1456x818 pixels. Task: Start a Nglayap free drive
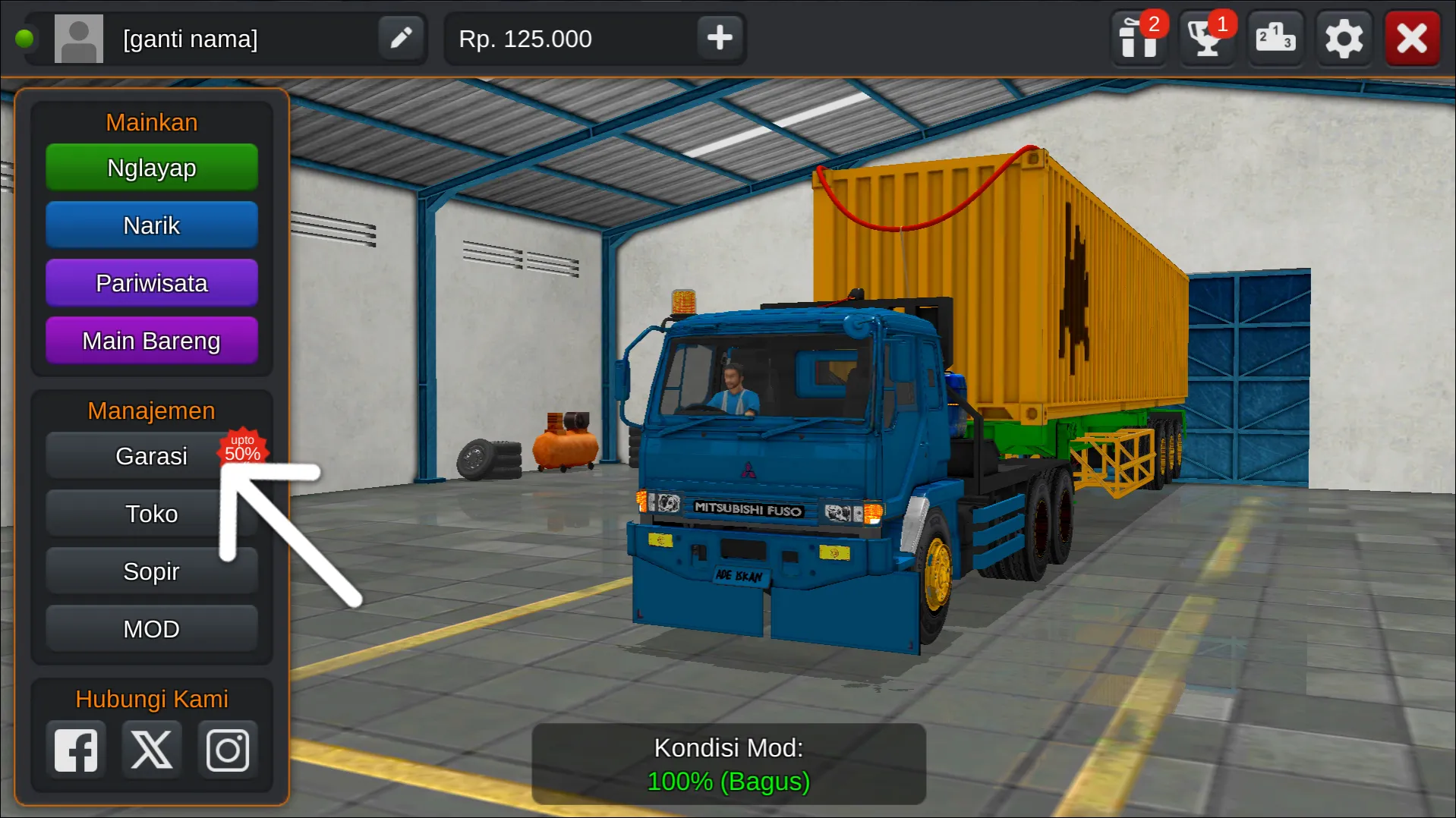click(151, 167)
